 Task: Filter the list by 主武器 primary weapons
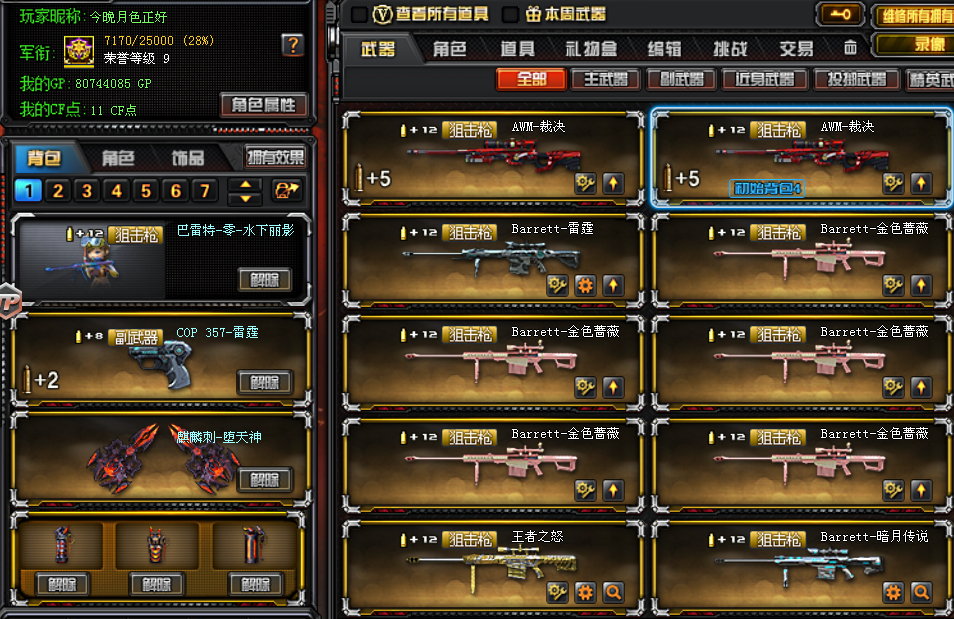pyautogui.click(x=605, y=79)
